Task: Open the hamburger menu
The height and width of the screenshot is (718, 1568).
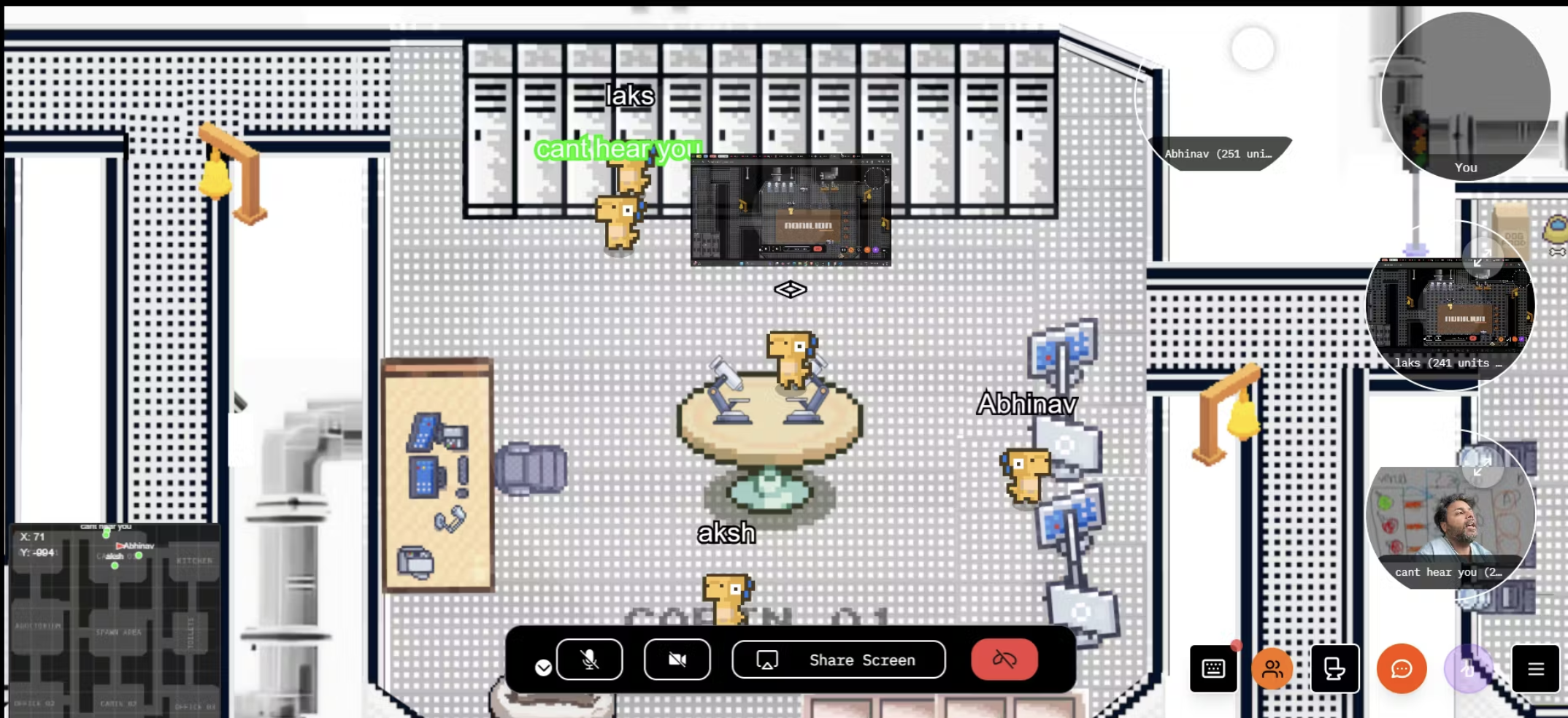Action: 1535,668
